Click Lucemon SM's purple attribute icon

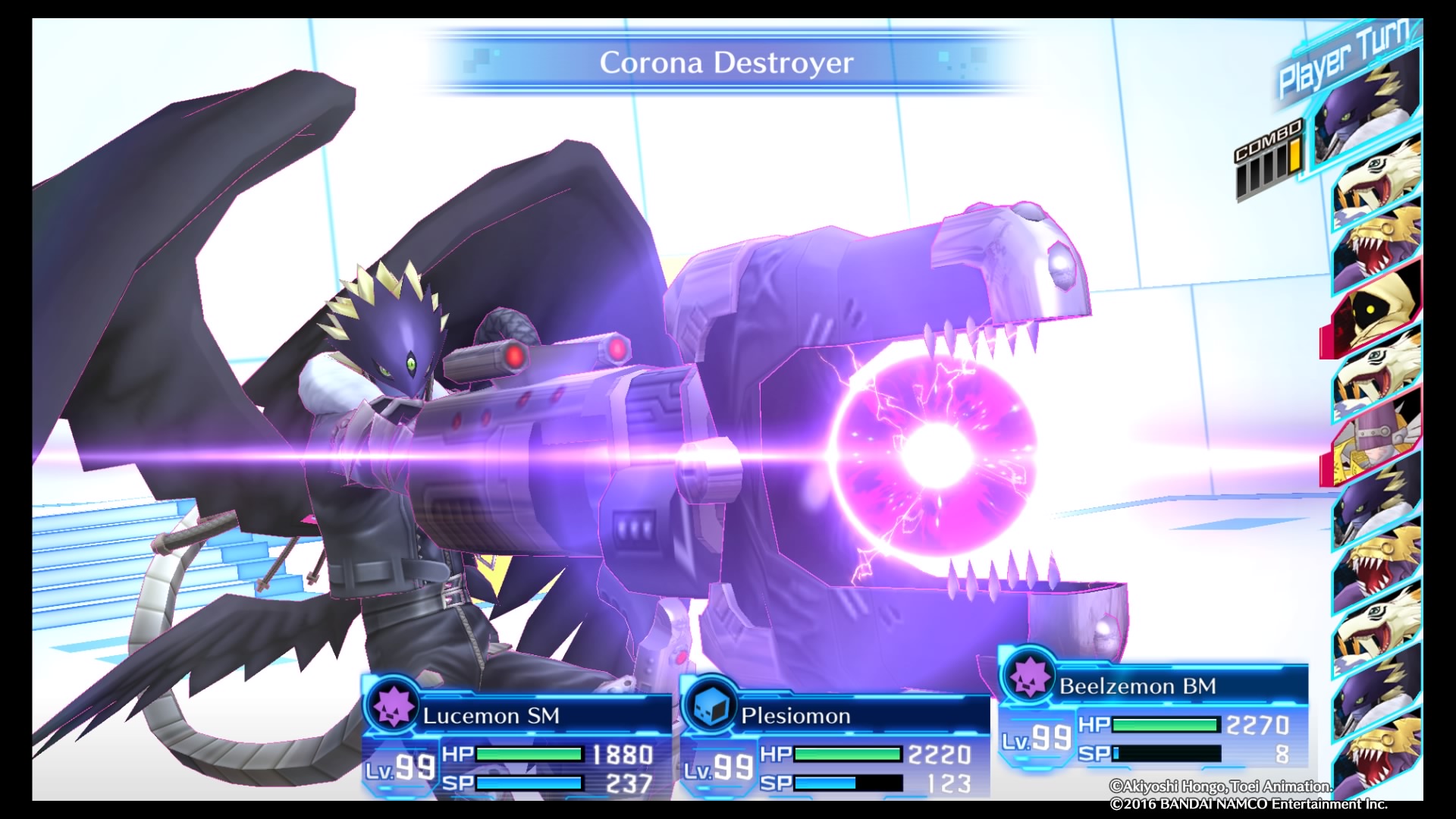pyautogui.click(x=392, y=706)
